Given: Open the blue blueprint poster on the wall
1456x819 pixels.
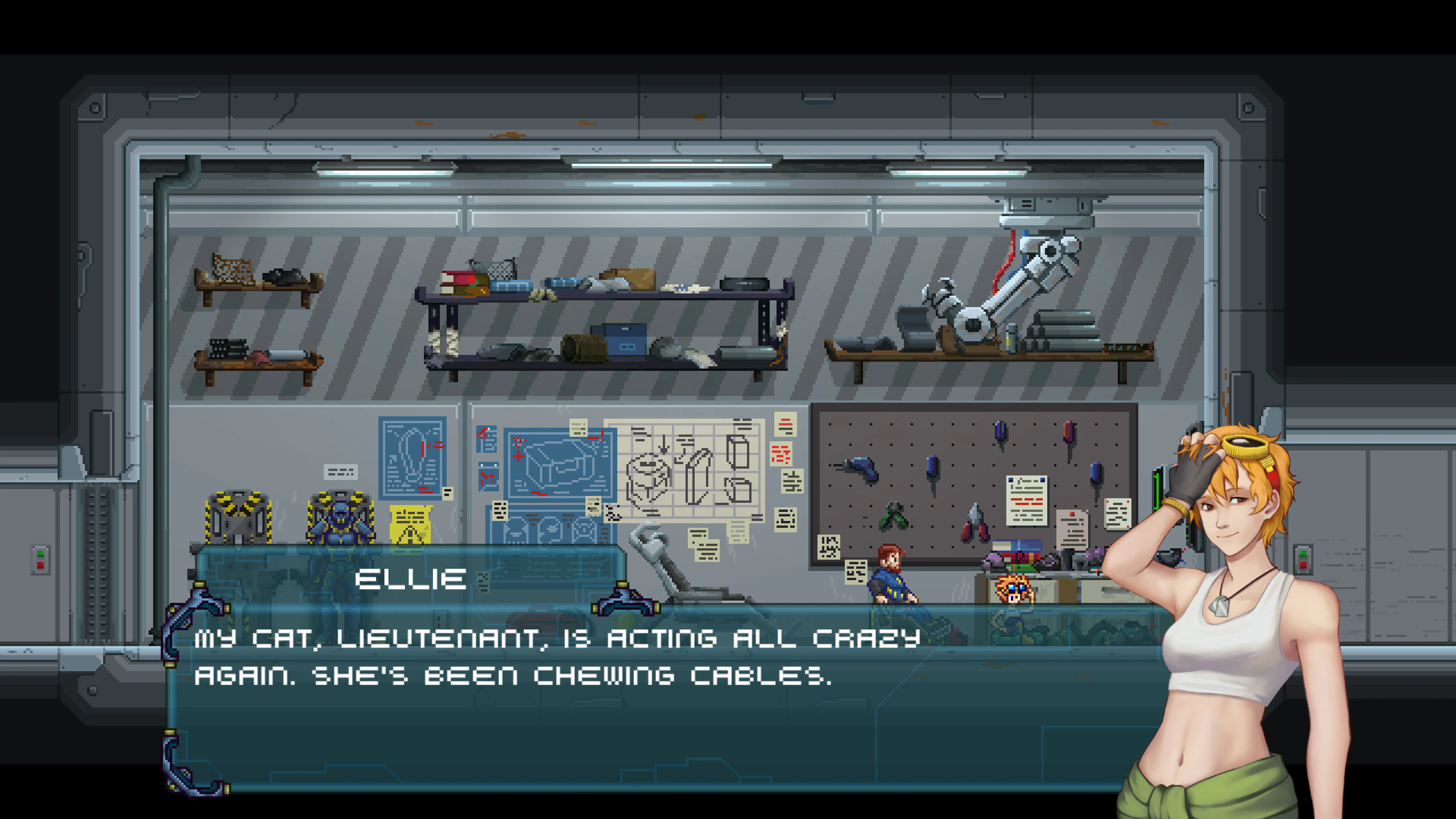Looking at the screenshot, I should tap(413, 458).
